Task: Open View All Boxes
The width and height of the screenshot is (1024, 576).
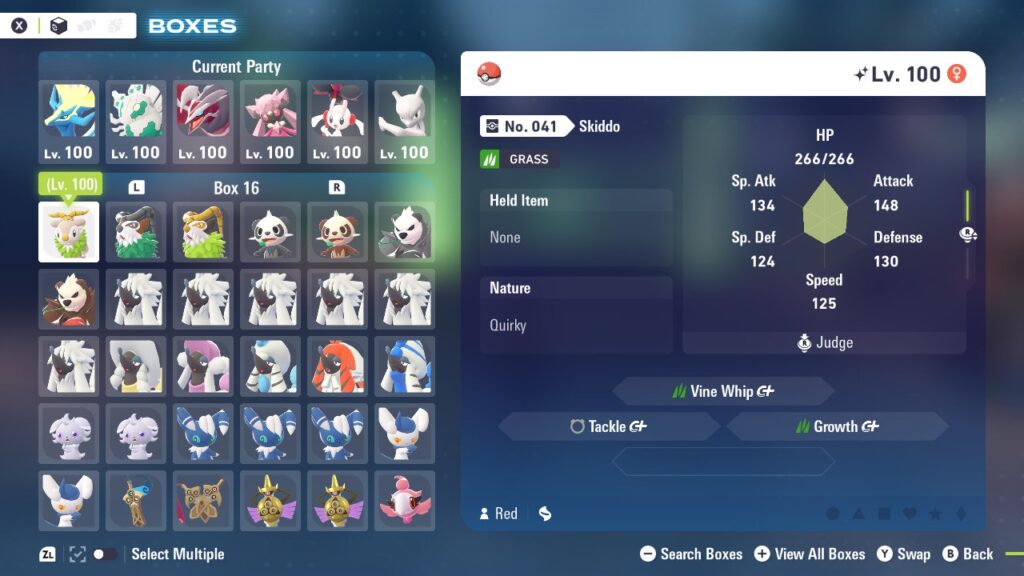Action: click(810, 554)
